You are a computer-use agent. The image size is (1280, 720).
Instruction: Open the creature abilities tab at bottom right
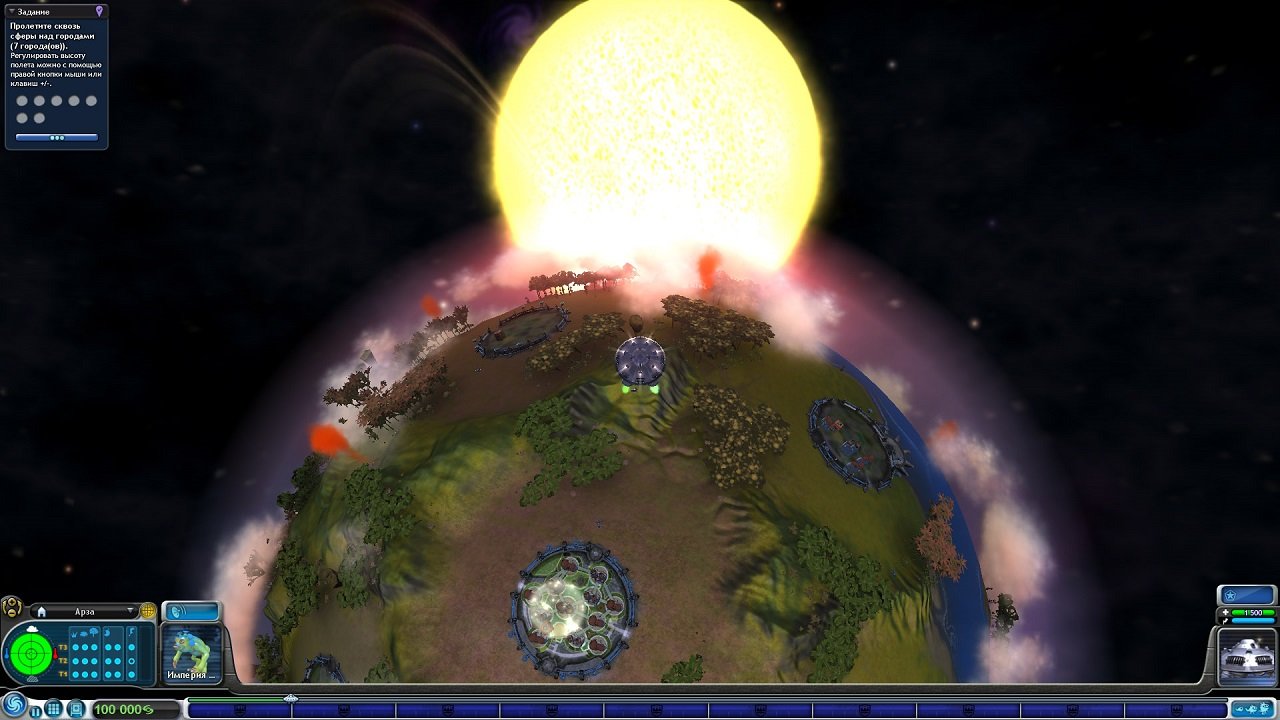pos(1251,709)
